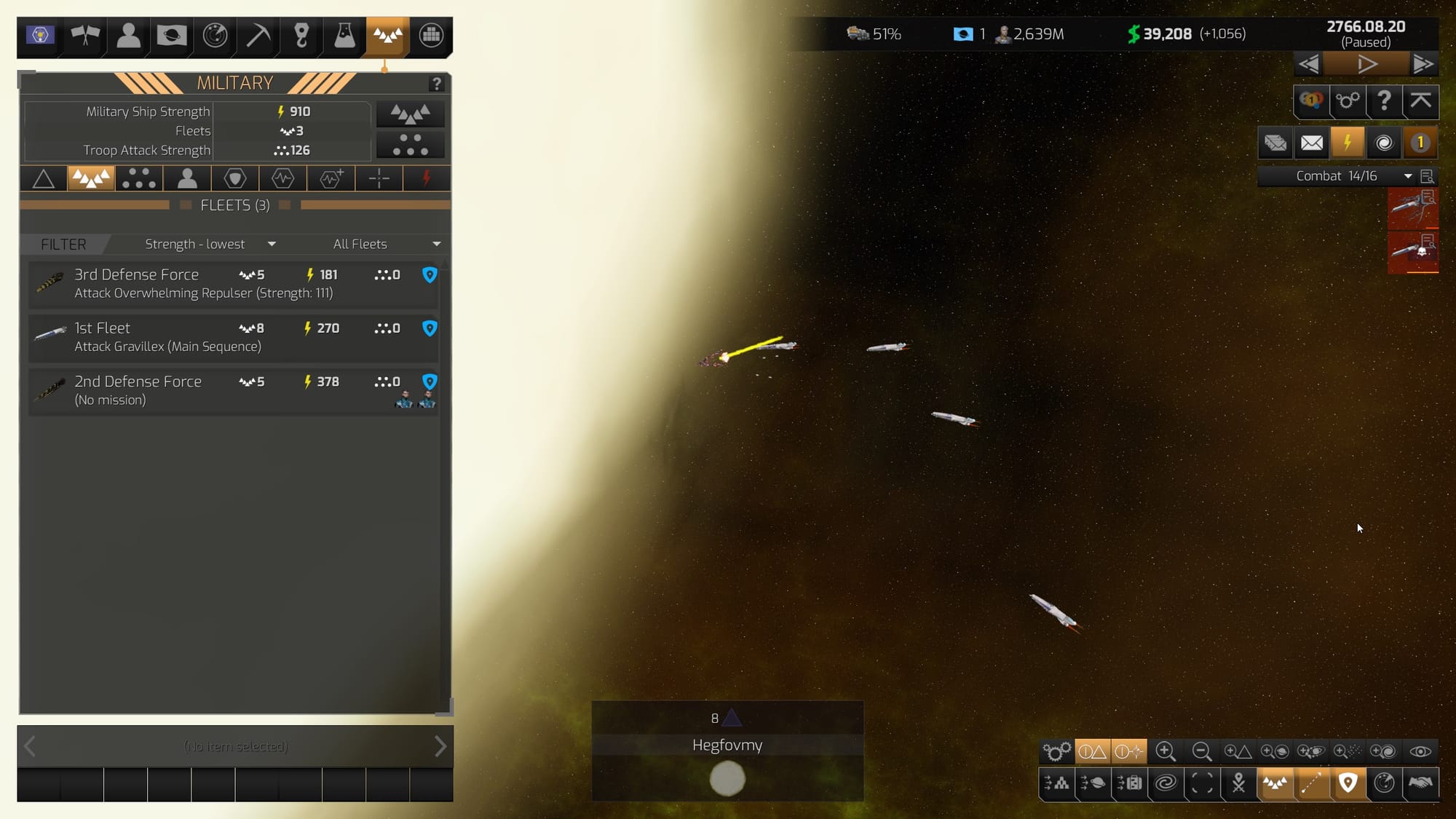The height and width of the screenshot is (819, 1456).
Task: Click the magnifier minus zoom-out button
Action: point(1202,751)
